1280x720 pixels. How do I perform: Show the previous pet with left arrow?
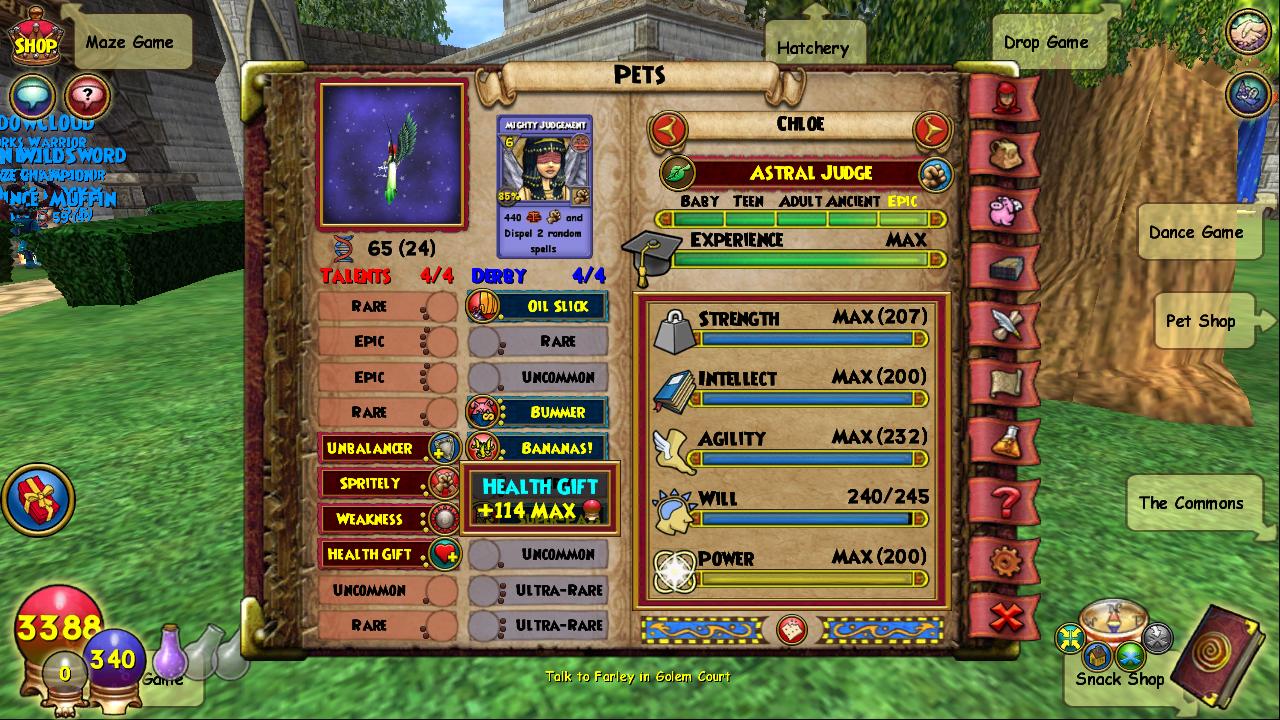pos(668,128)
